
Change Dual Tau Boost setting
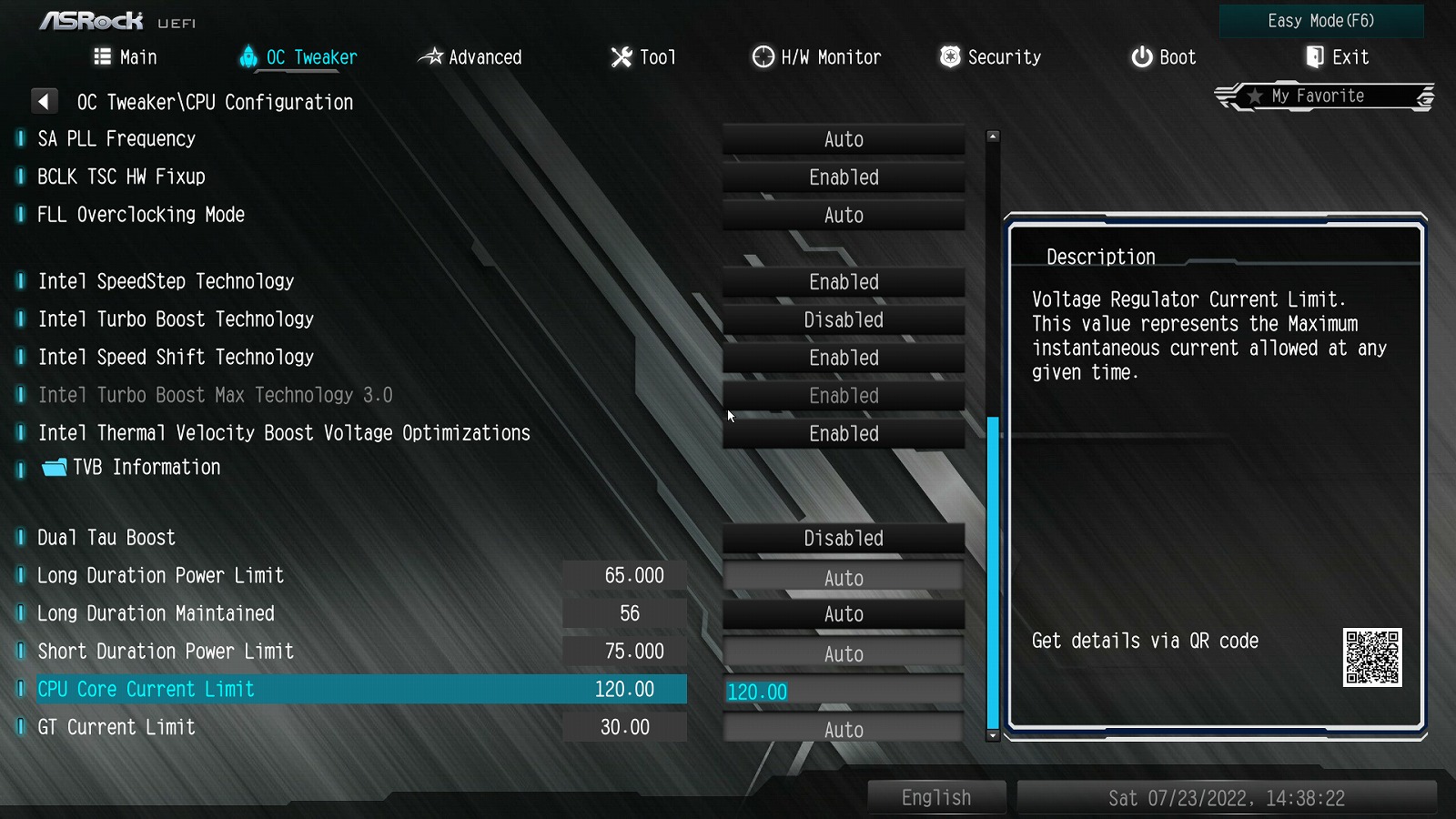pos(844,539)
